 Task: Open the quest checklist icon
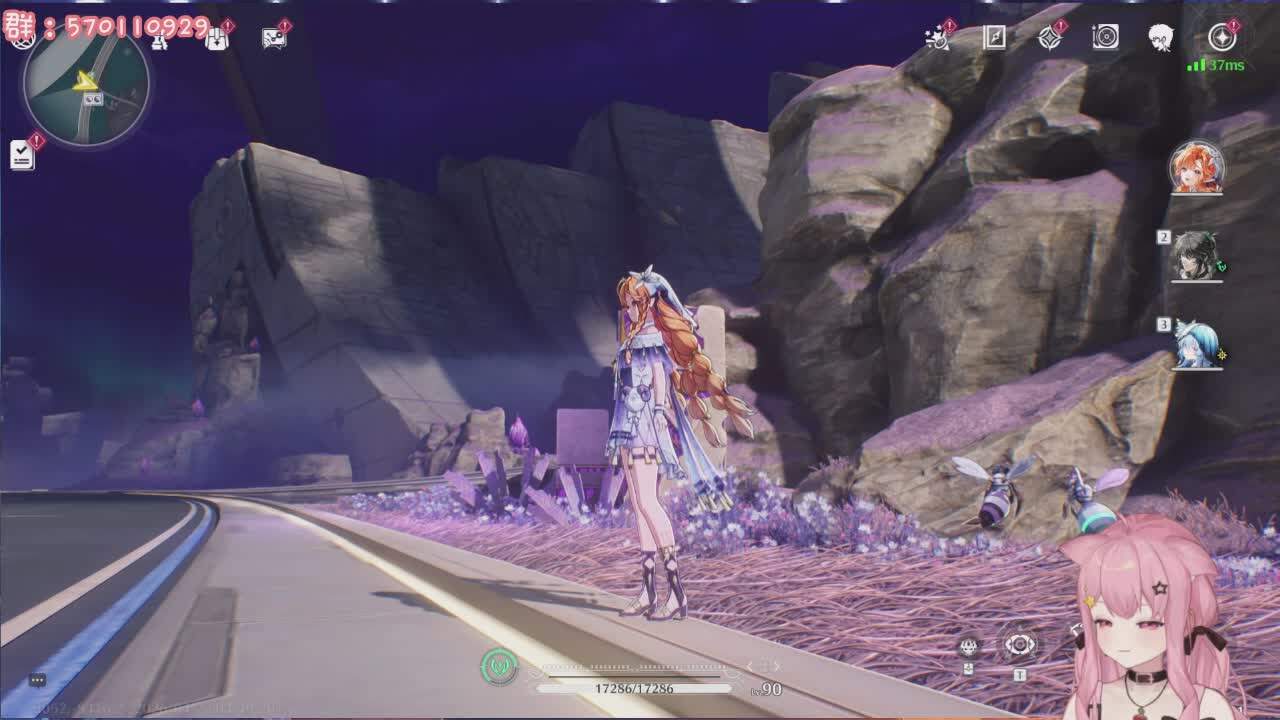(22, 154)
